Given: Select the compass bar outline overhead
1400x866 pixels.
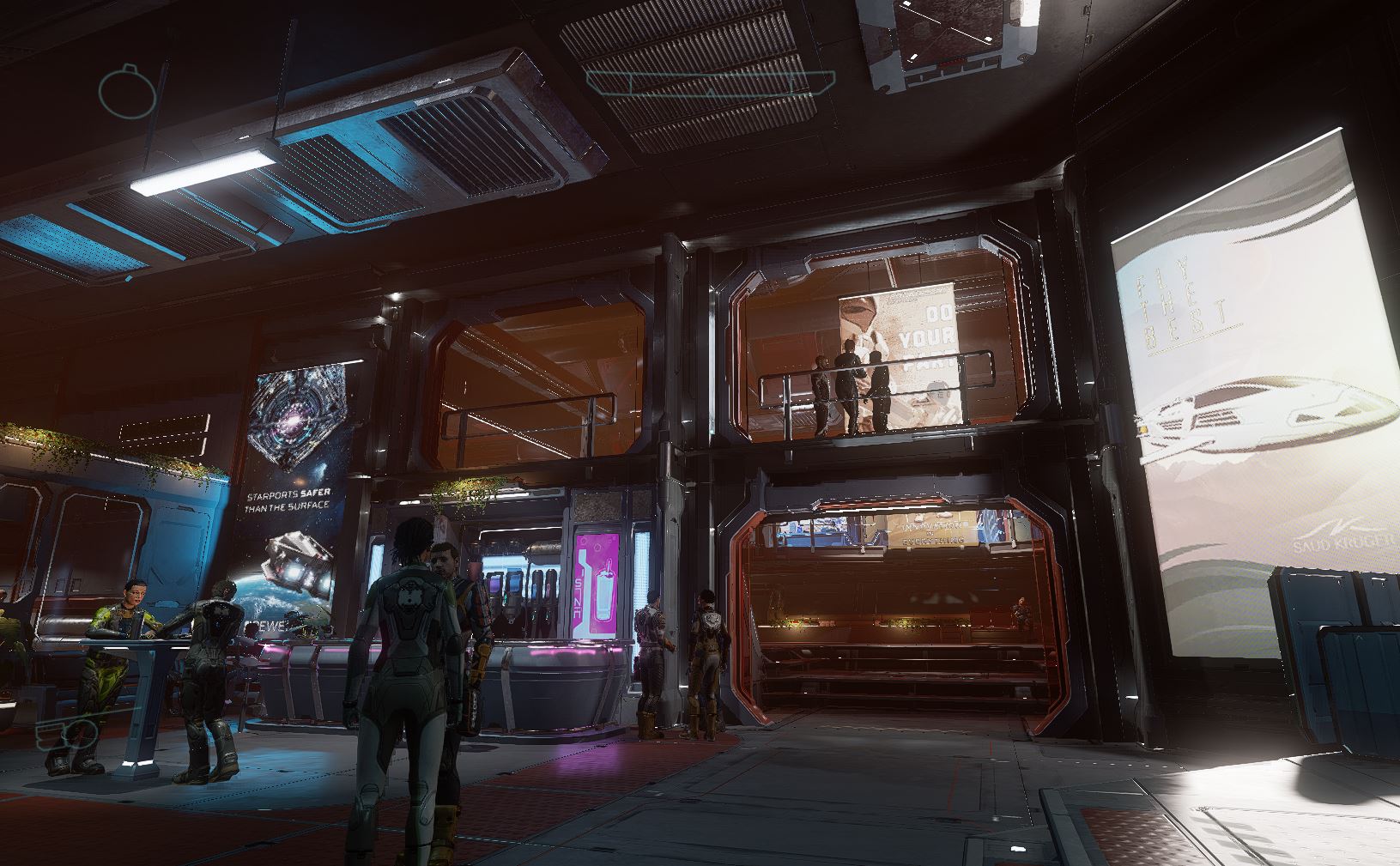Looking at the screenshot, I should pos(710,83).
